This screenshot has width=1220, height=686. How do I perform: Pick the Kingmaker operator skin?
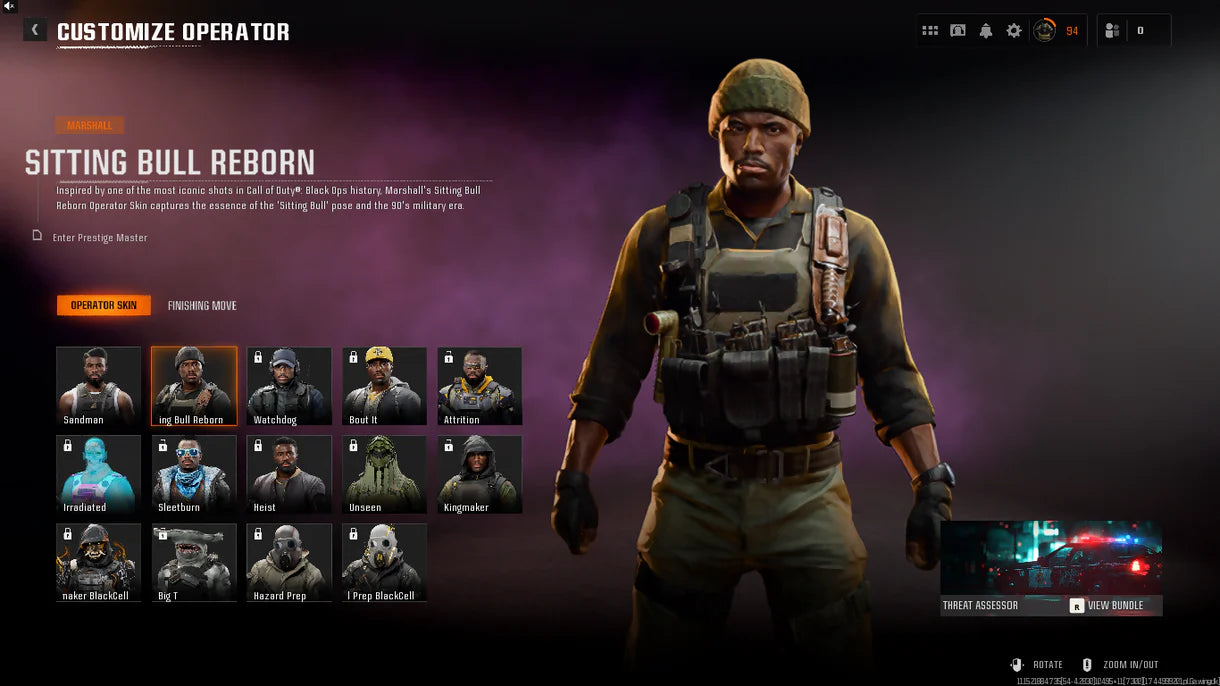[x=479, y=474]
